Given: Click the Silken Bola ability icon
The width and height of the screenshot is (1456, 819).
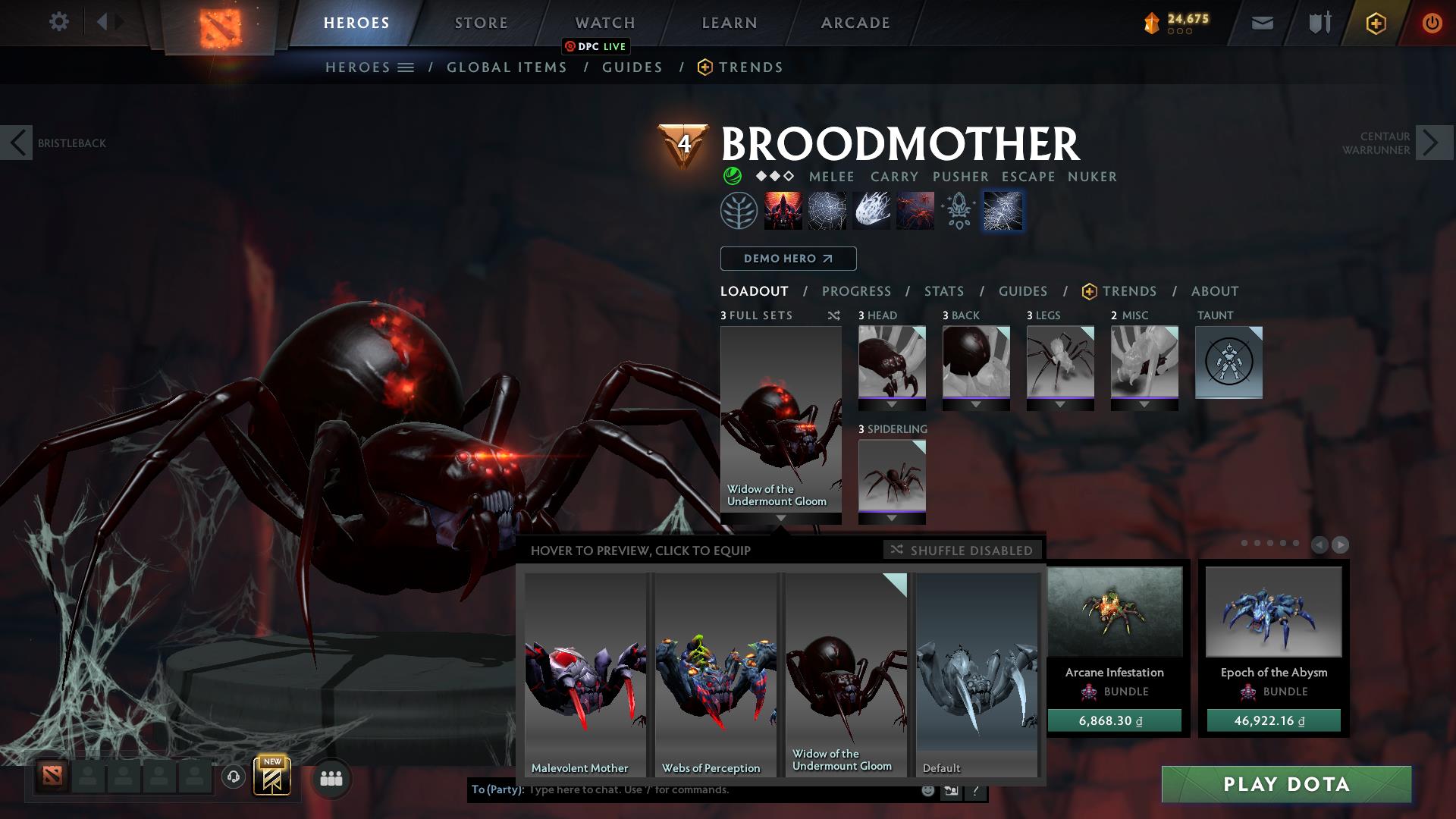Looking at the screenshot, I should pyautogui.click(x=872, y=211).
